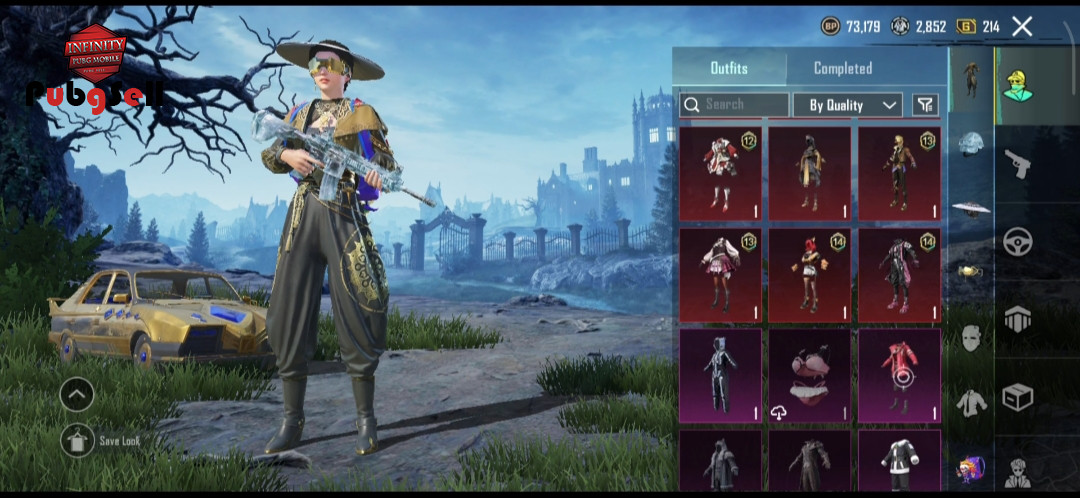Expand the up-arrow panel button
The width and height of the screenshot is (1080, 498).
77,394
